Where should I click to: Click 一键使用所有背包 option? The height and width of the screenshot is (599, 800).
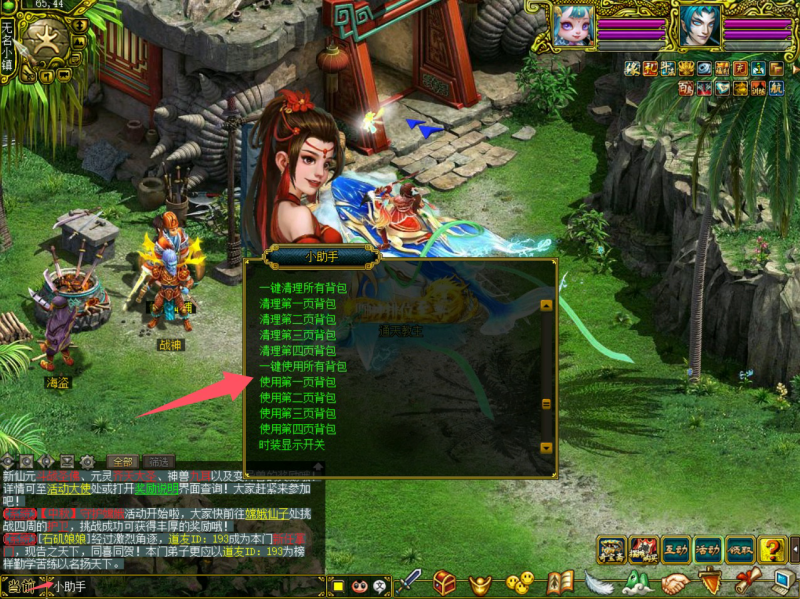[x=304, y=366]
